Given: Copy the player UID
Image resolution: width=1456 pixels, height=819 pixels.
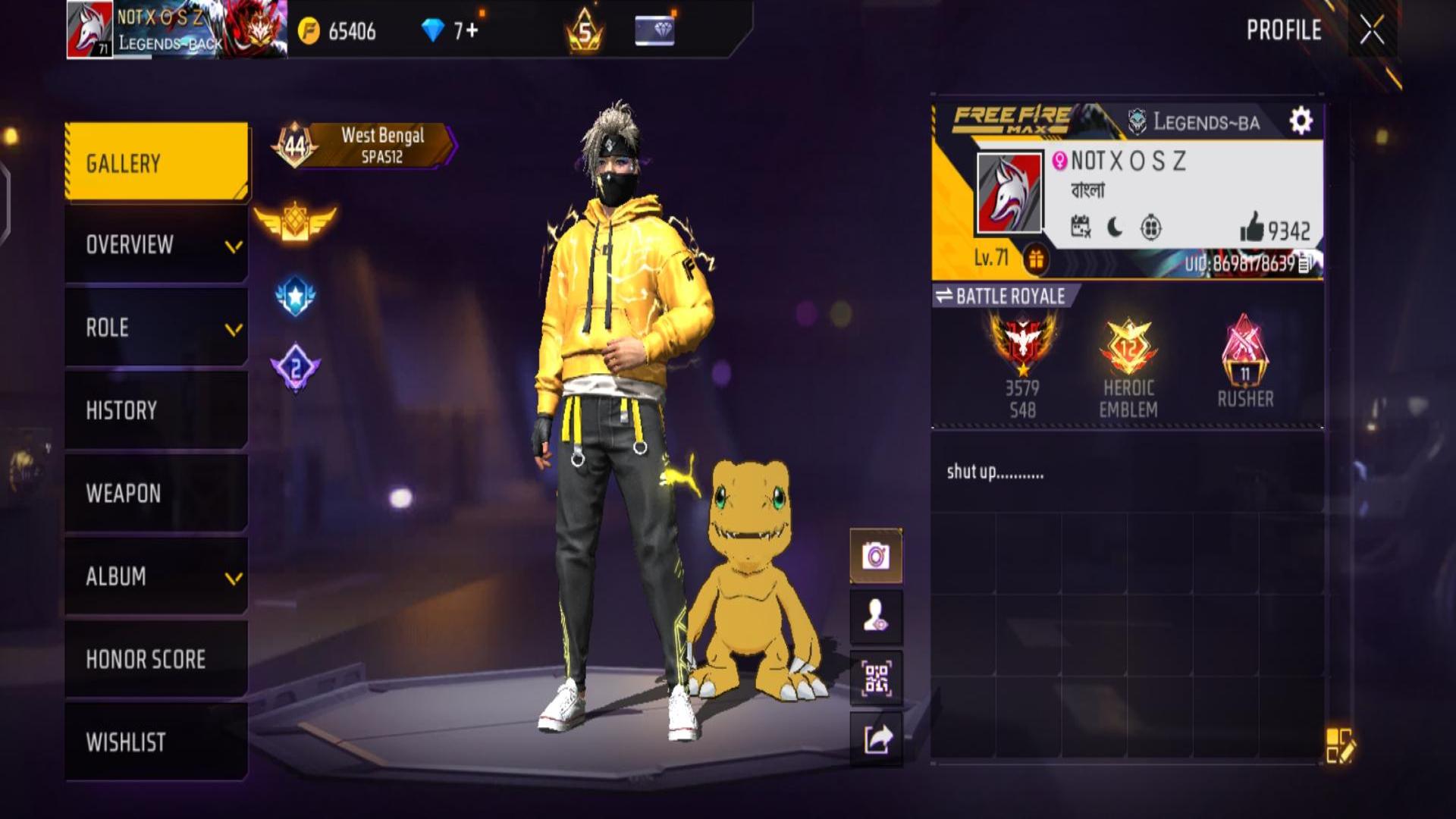Looking at the screenshot, I should pos(1305,264).
